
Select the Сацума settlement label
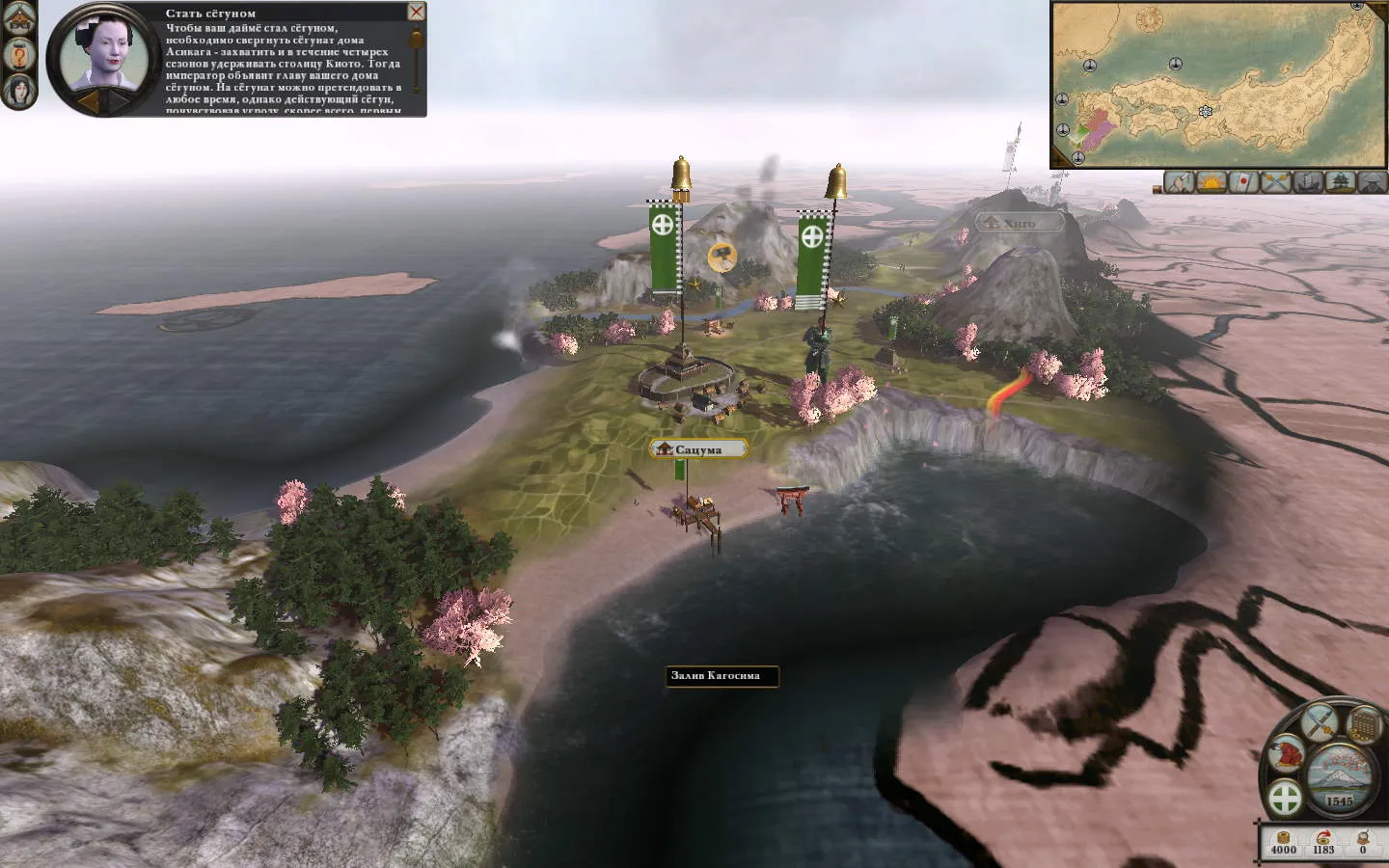pos(699,449)
